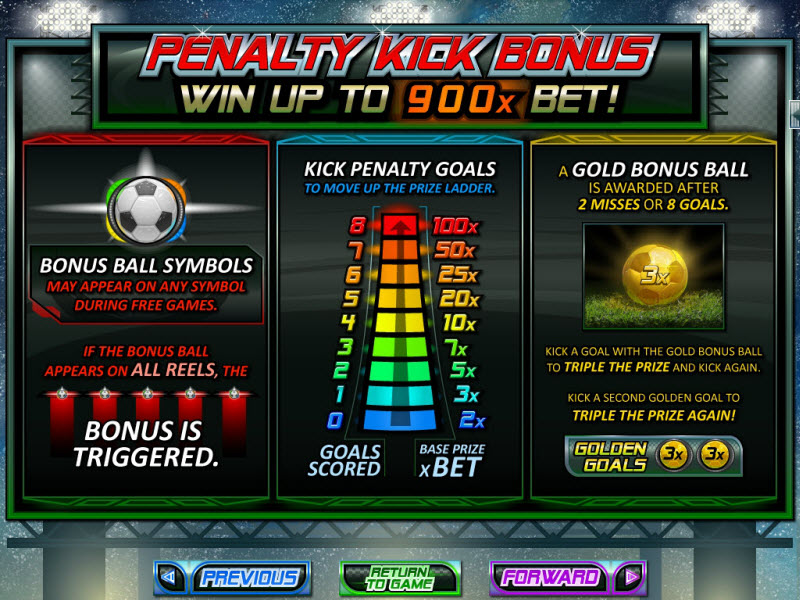Go to the Previous paytable page
Viewport: 800px width, 600px height.
[232, 577]
